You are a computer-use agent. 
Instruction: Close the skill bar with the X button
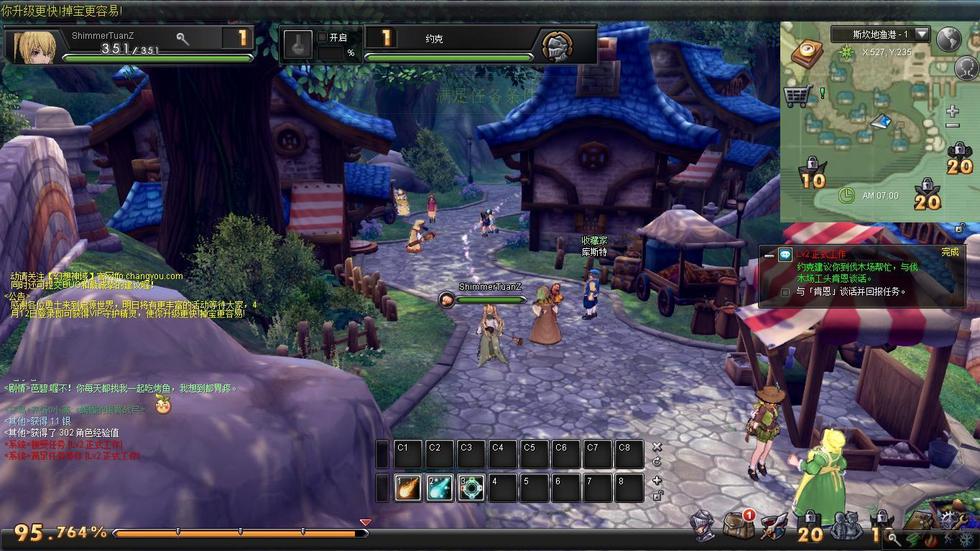[657, 447]
